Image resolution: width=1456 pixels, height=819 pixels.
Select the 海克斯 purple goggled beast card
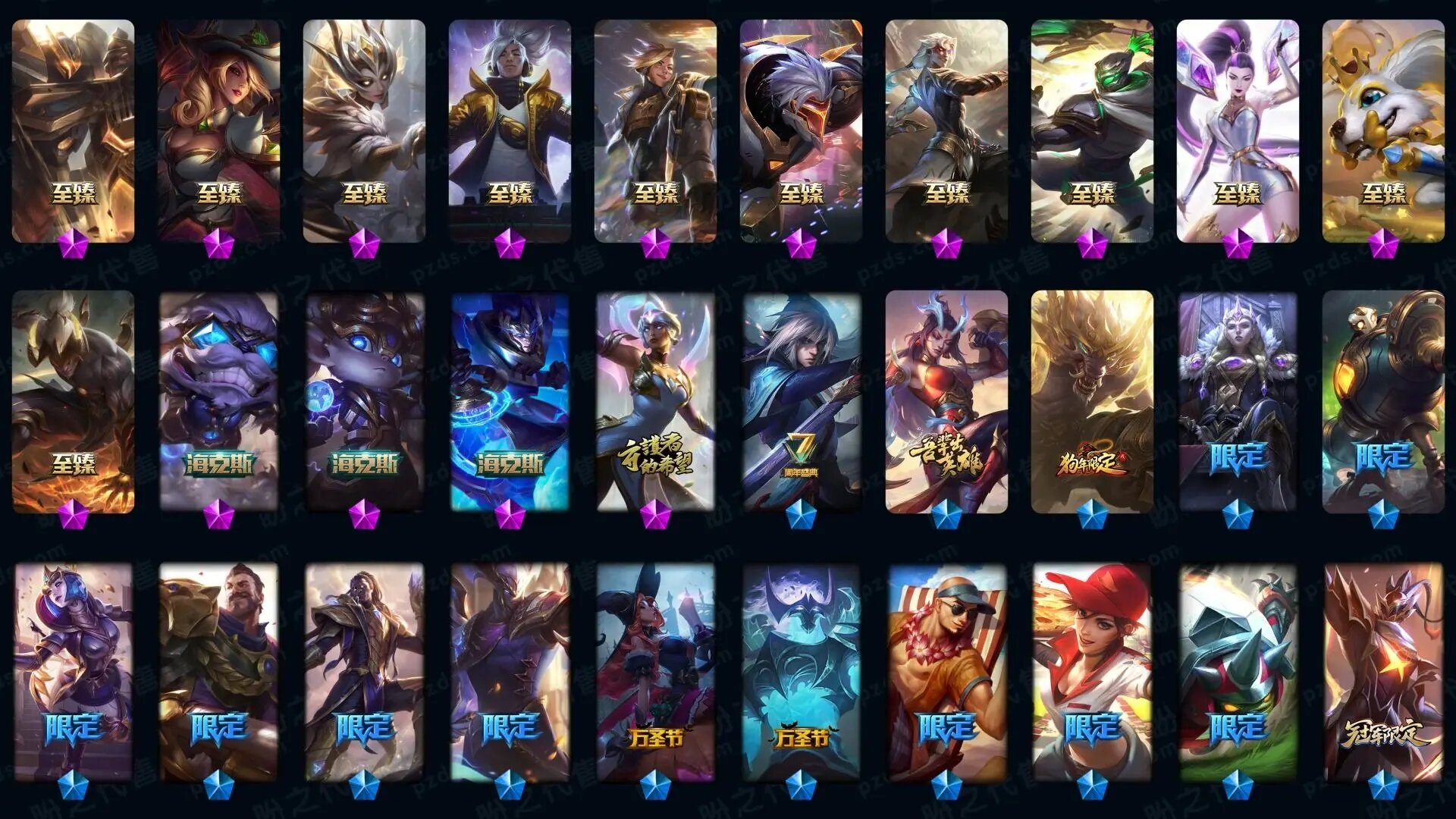tap(219, 402)
